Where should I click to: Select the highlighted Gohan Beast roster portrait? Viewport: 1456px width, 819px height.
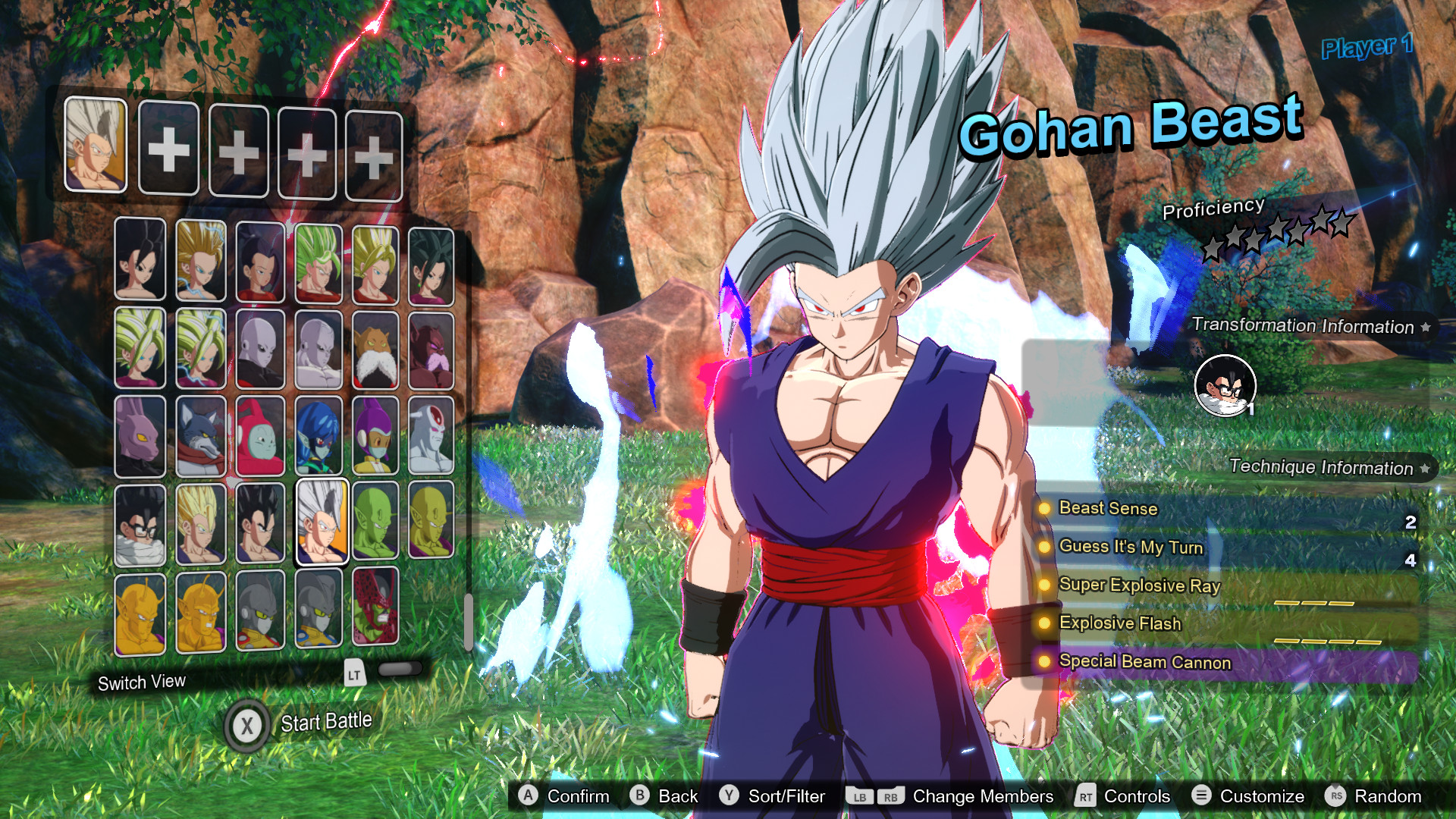click(x=322, y=522)
